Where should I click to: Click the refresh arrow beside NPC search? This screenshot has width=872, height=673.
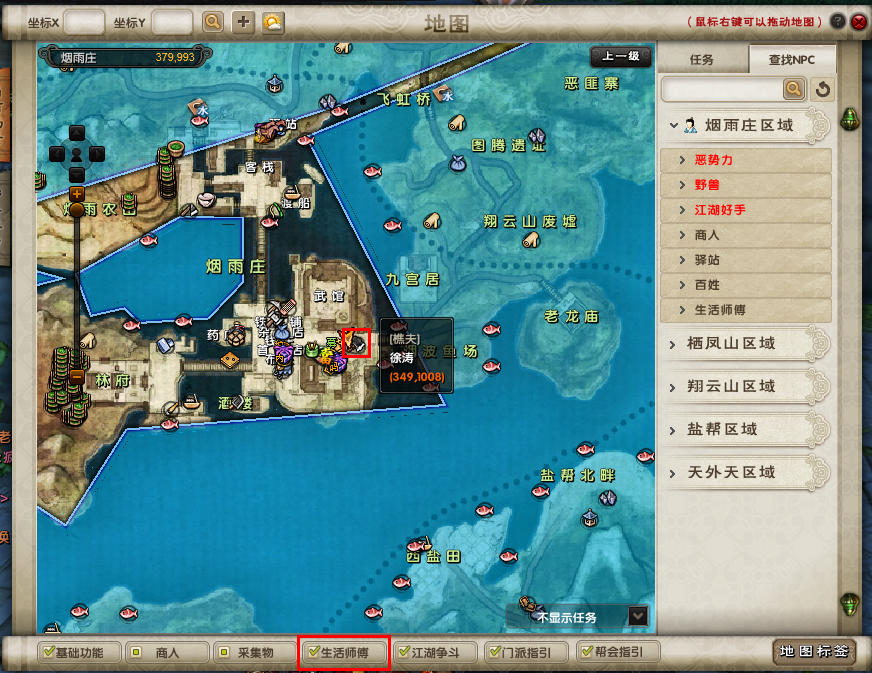(822, 90)
